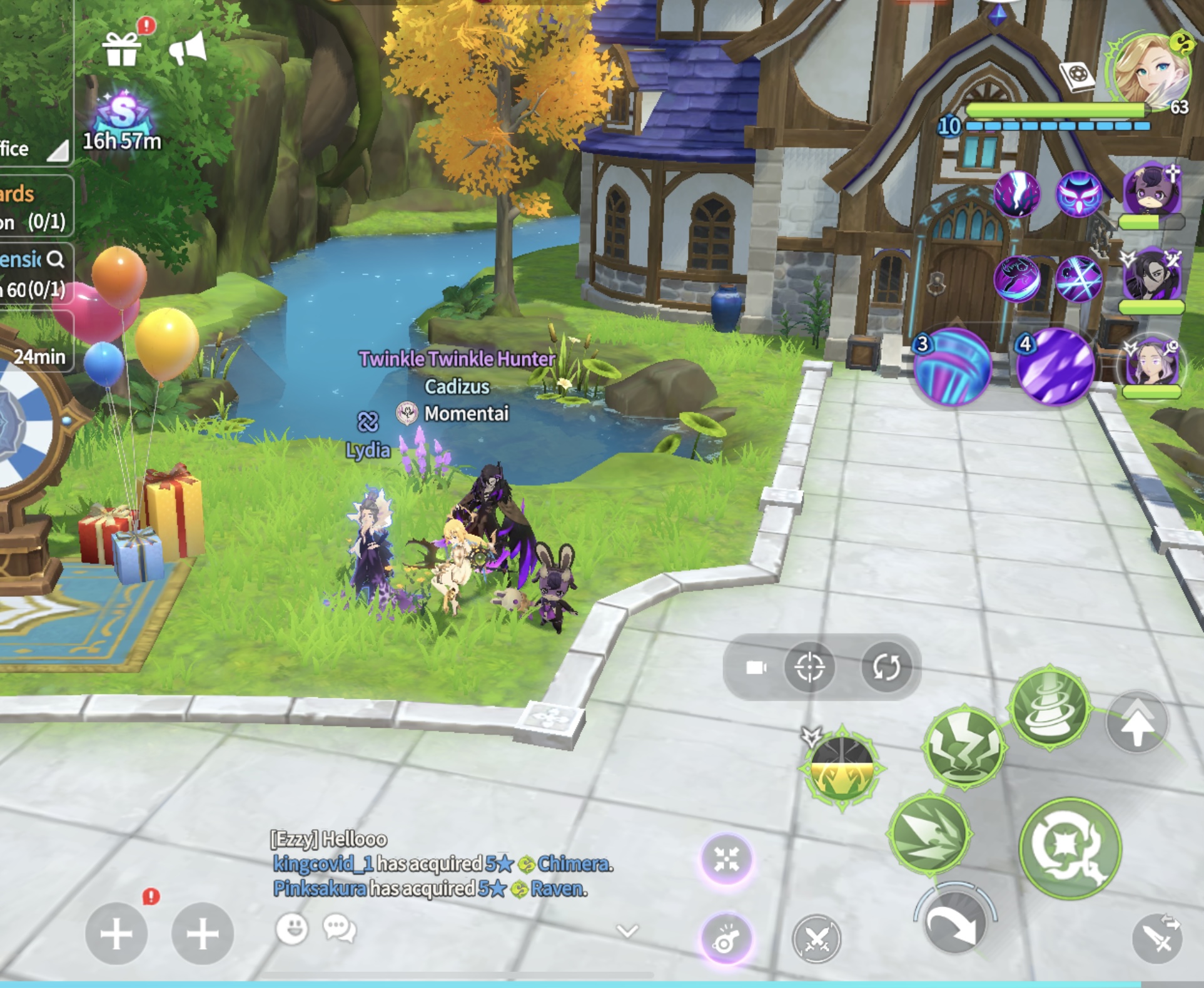1204x988 pixels.
Task: Open the chat speech bubbles icon
Action: click(340, 929)
